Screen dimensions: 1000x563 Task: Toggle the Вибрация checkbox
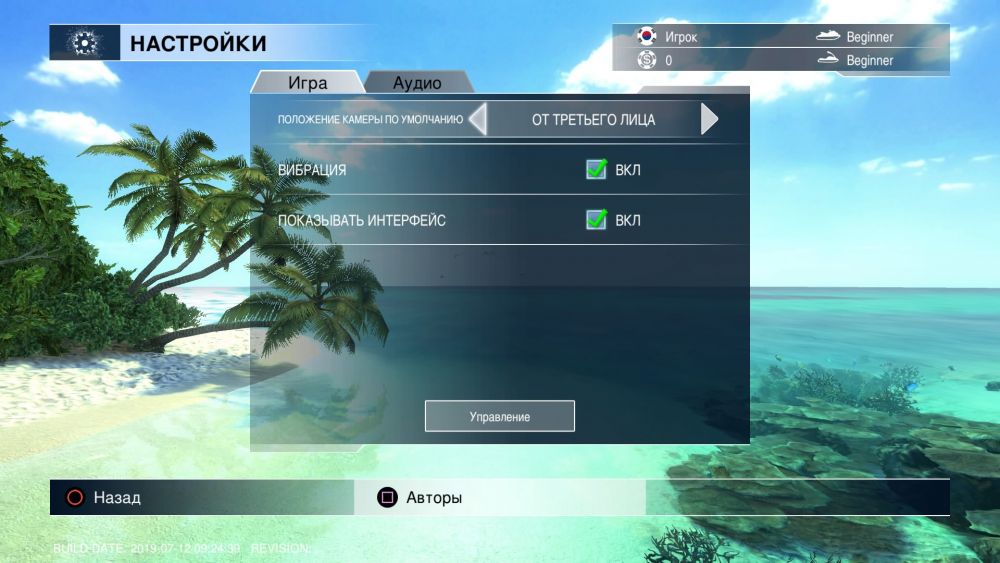coord(596,170)
